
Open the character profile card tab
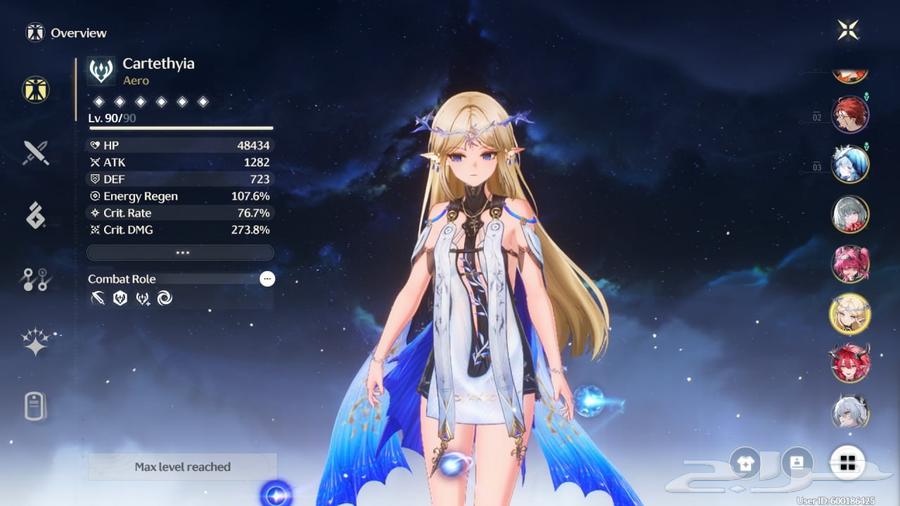click(x=36, y=406)
